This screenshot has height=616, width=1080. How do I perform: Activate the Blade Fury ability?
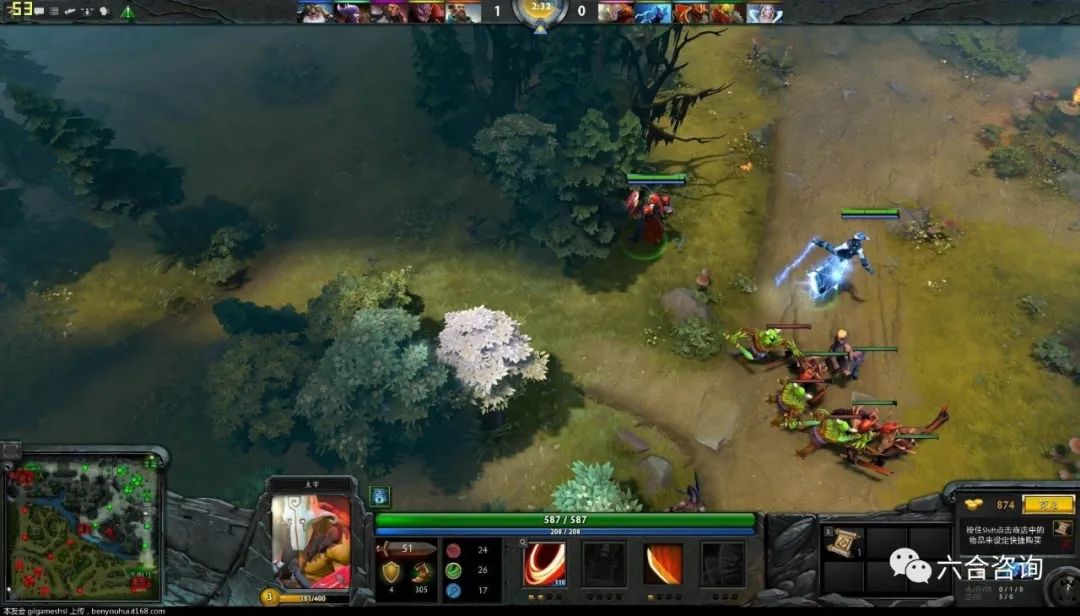point(545,564)
